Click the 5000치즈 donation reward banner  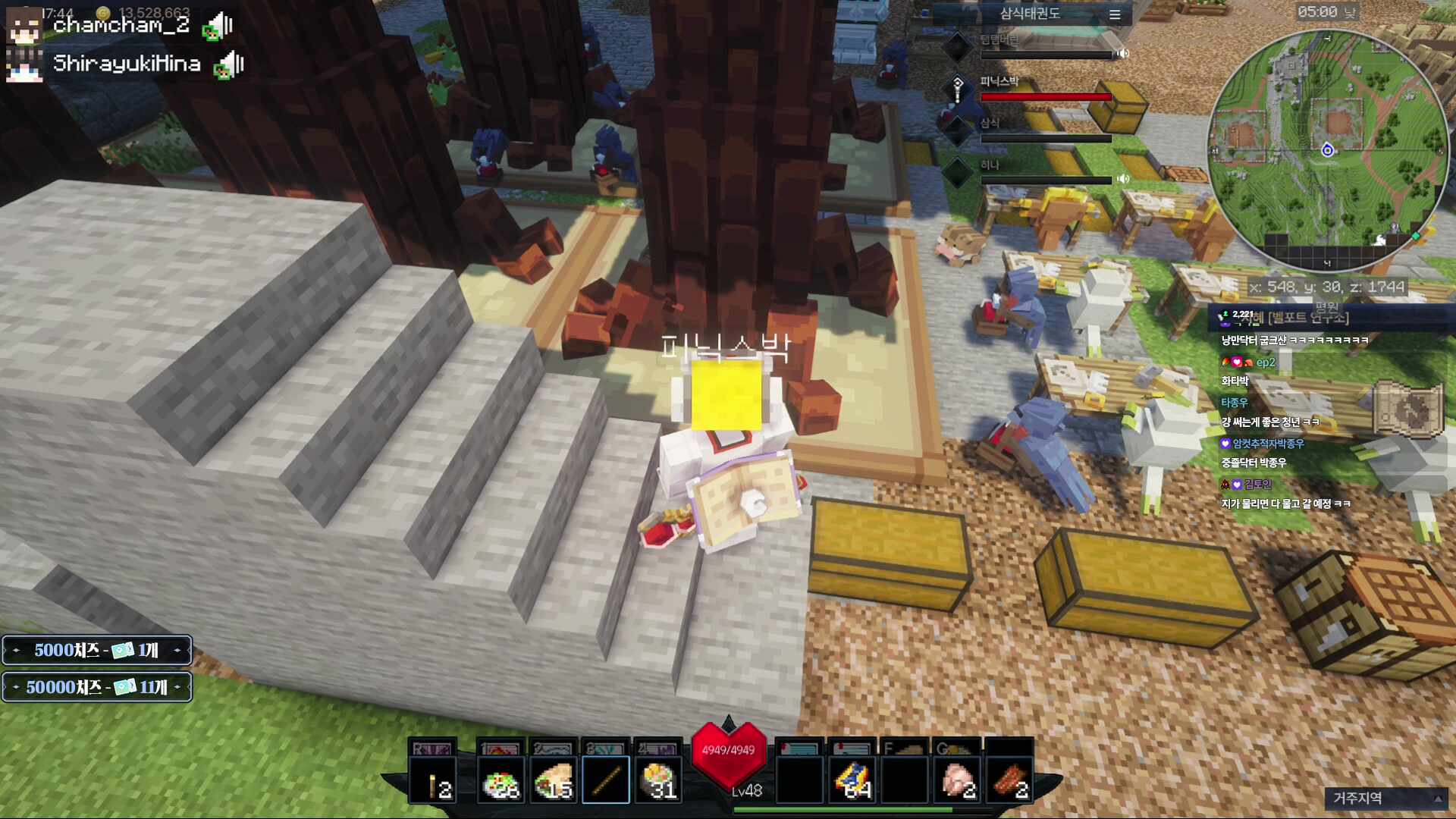click(96, 650)
